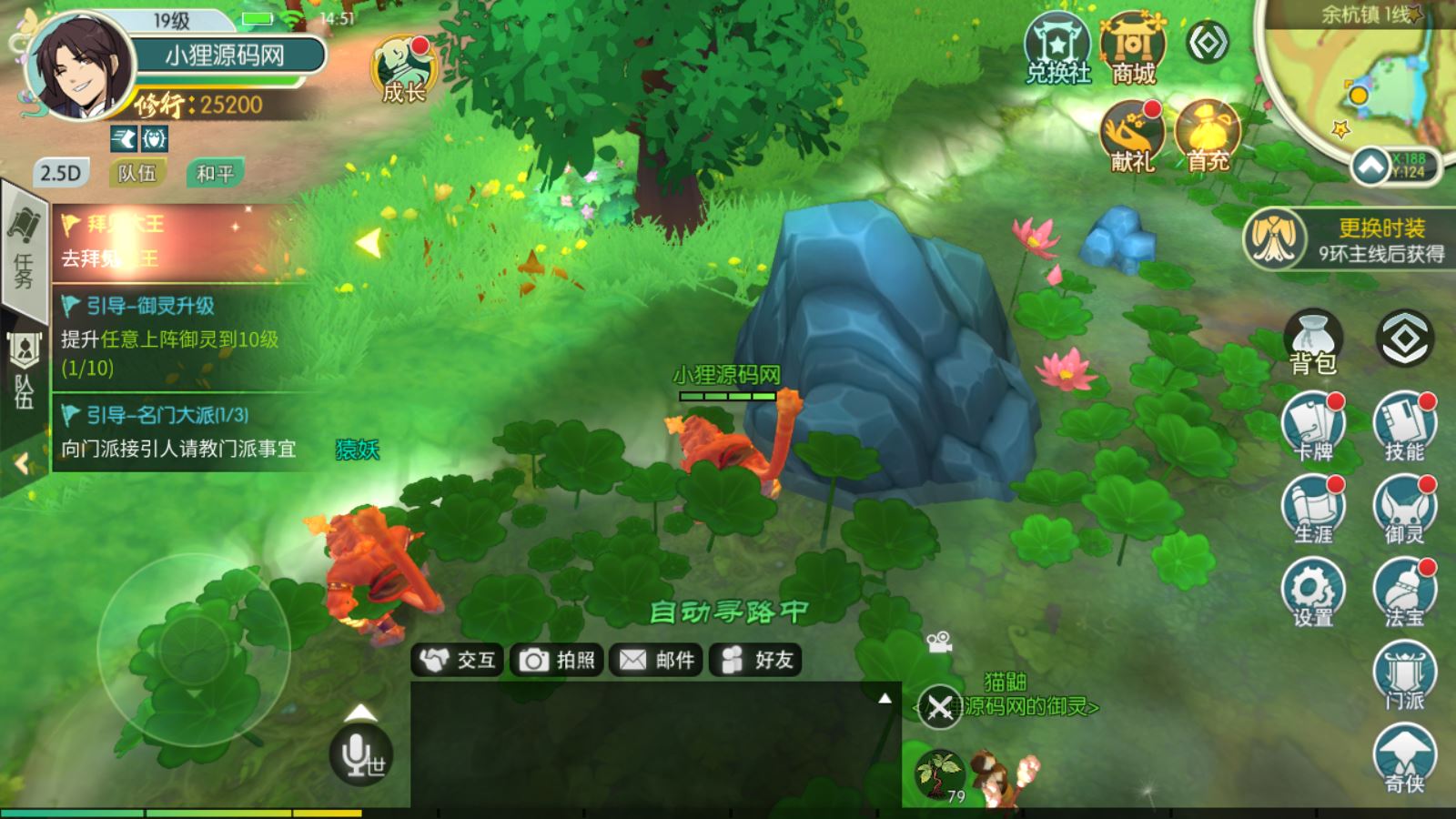Click the 交互 interact button

[x=459, y=660]
